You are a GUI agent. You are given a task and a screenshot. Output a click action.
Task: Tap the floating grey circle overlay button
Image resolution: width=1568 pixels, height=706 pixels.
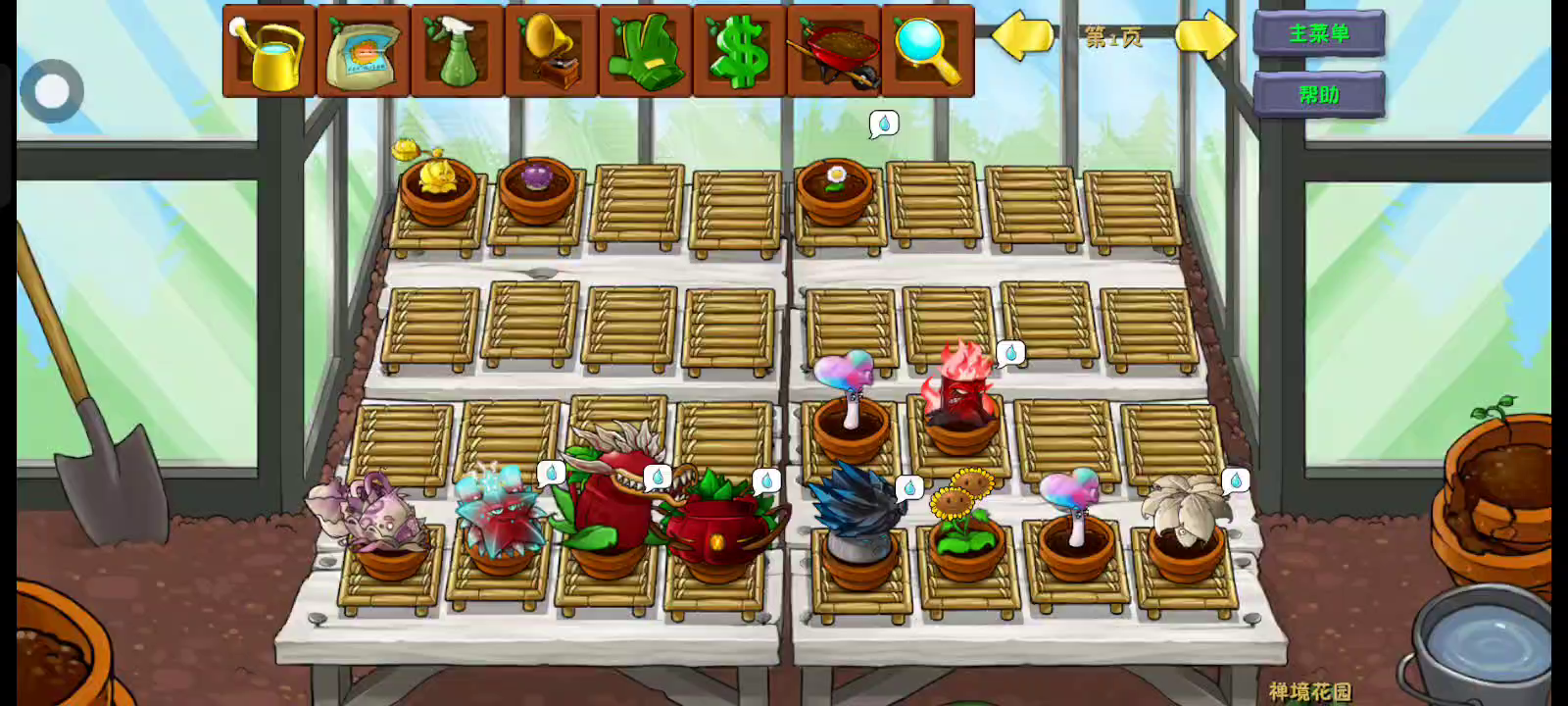pyautogui.click(x=52, y=91)
